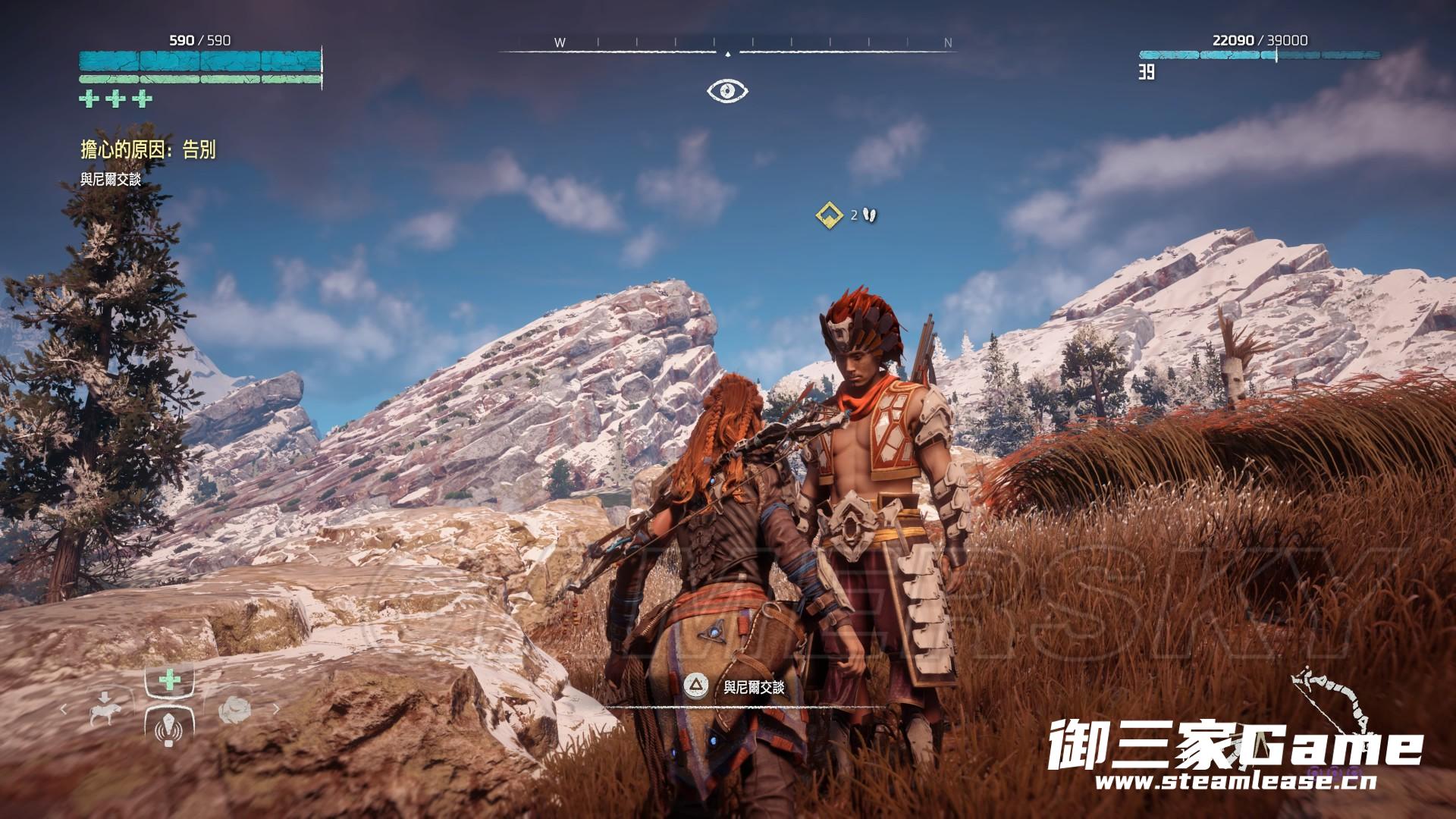Cycle tools with the left arrow
1456x819 pixels.
pos(64,710)
